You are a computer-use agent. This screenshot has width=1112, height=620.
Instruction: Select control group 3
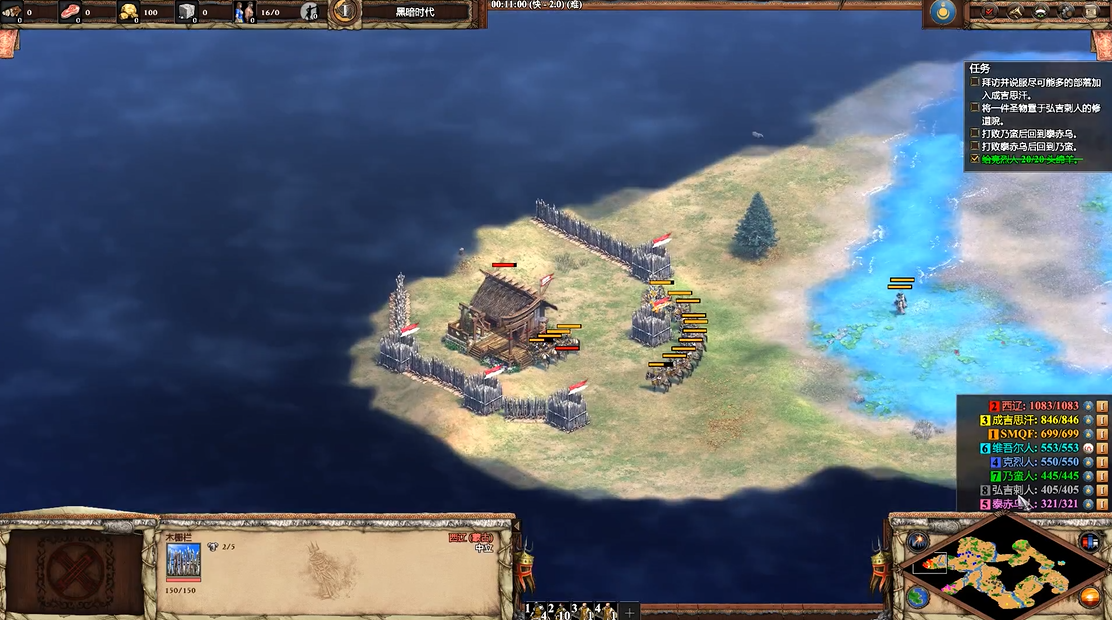coord(583,609)
